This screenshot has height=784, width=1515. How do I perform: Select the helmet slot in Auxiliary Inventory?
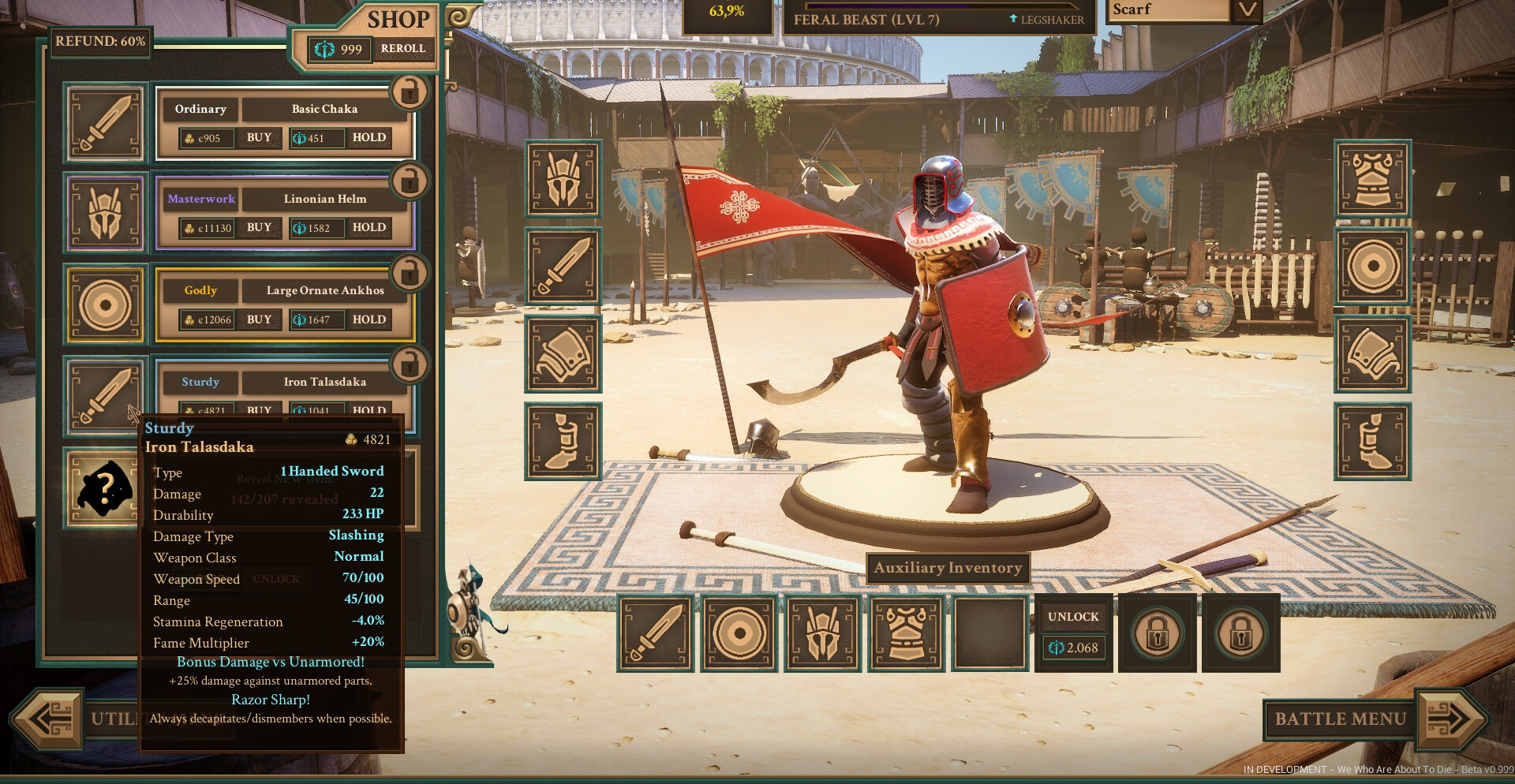point(823,633)
